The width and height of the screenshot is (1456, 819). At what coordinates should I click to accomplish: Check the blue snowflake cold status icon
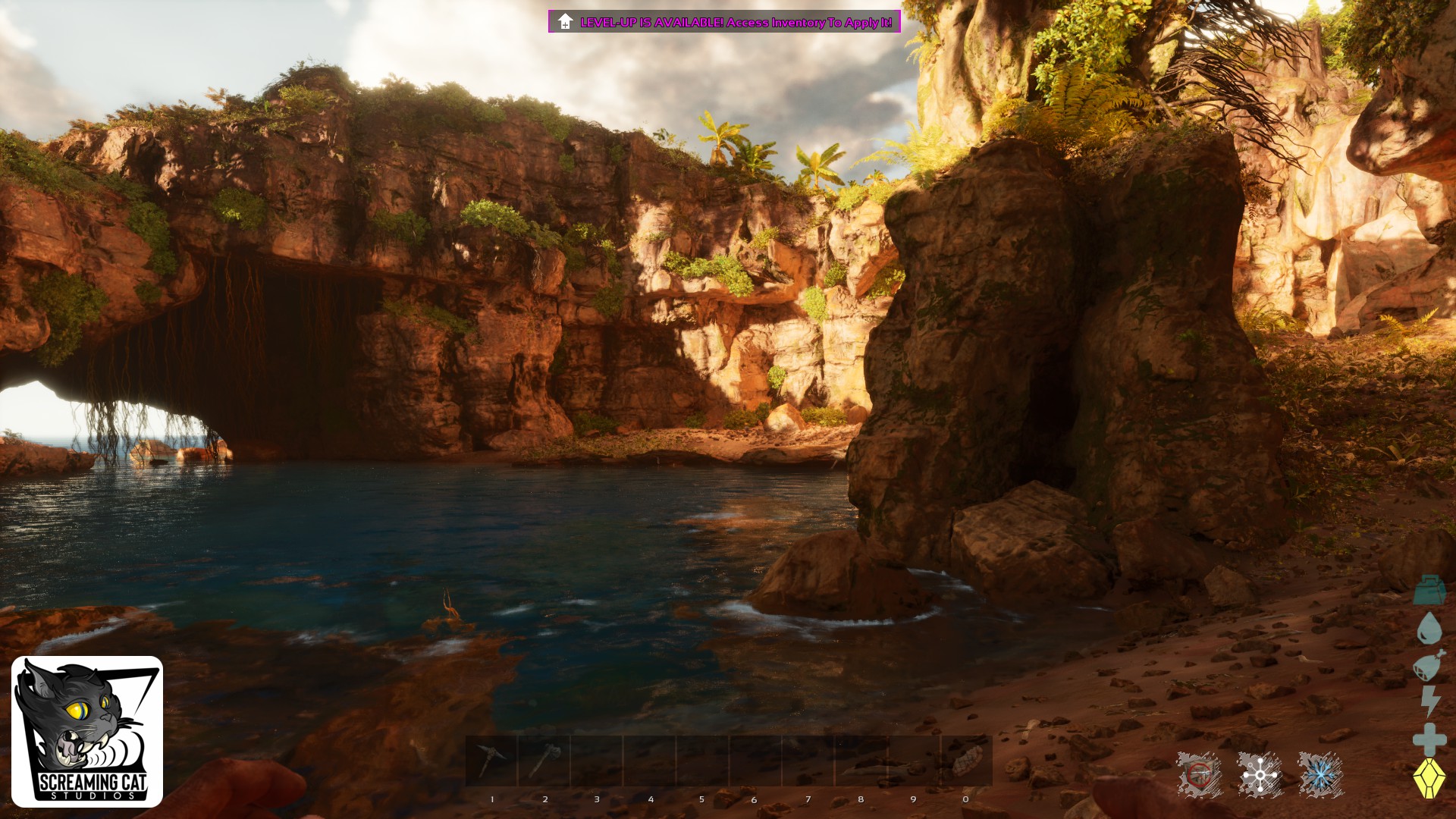tap(1320, 775)
